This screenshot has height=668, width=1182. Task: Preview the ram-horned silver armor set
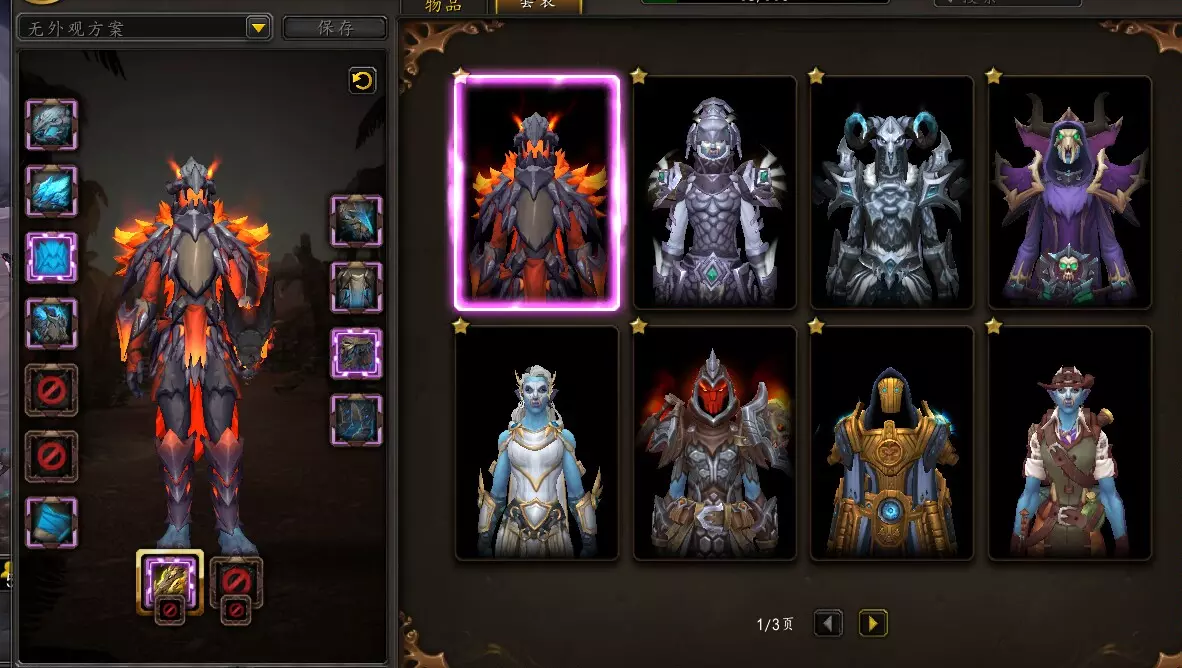point(891,193)
